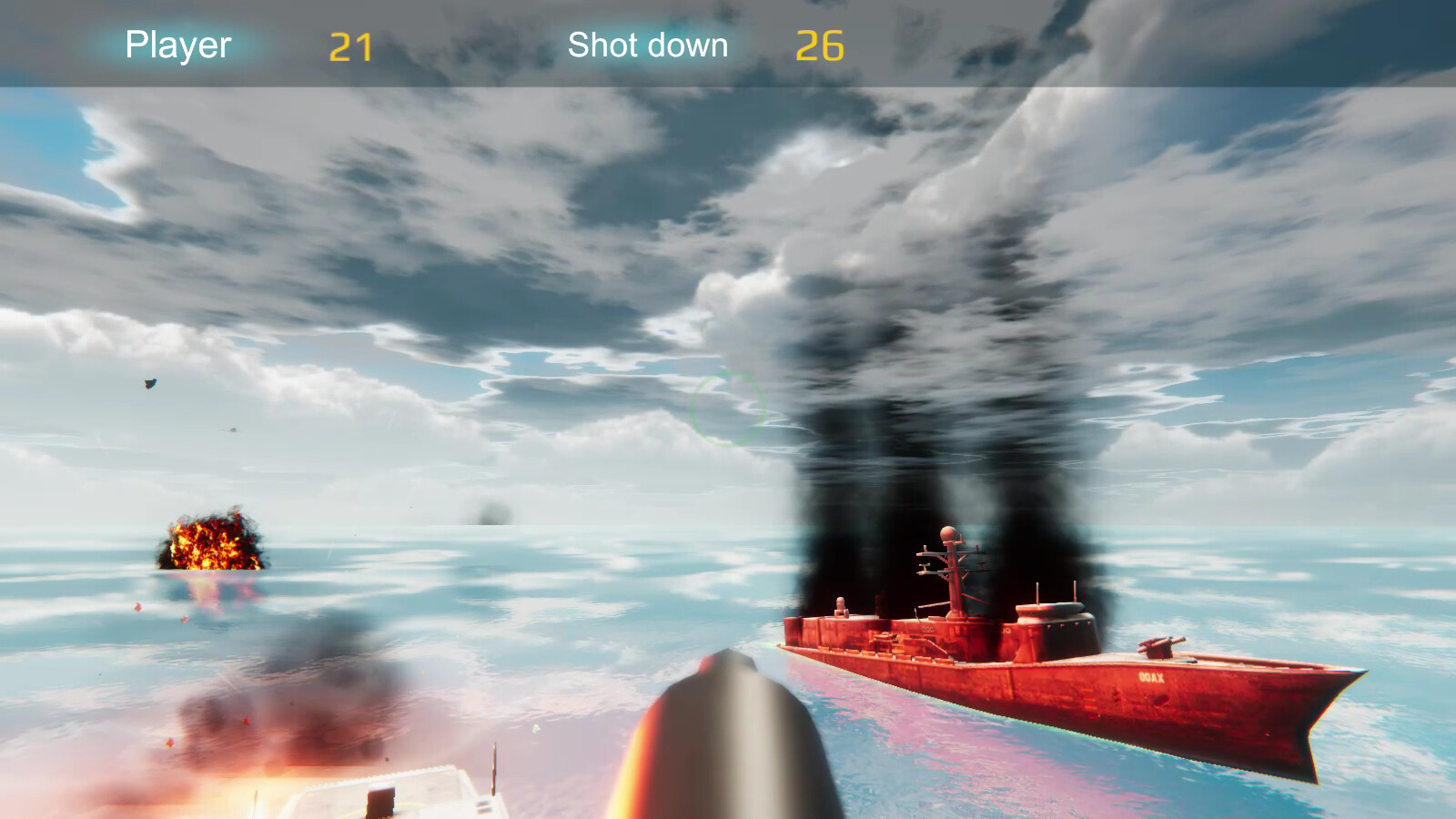The image size is (1456, 819).
Task: Click the Player score label
Action: pyautogui.click(x=177, y=45)
